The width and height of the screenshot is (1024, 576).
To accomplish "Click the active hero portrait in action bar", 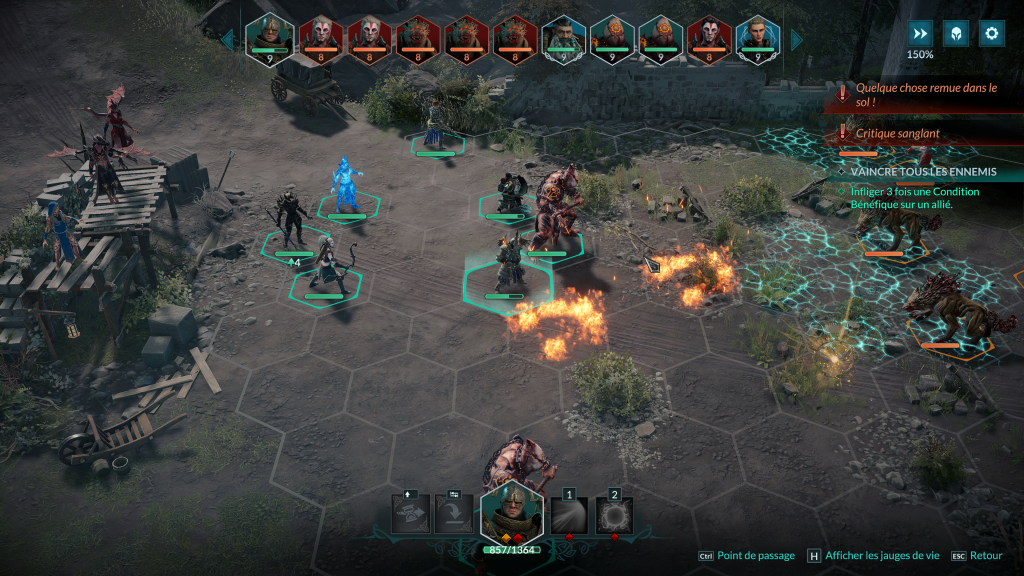I will coord(511,512).
